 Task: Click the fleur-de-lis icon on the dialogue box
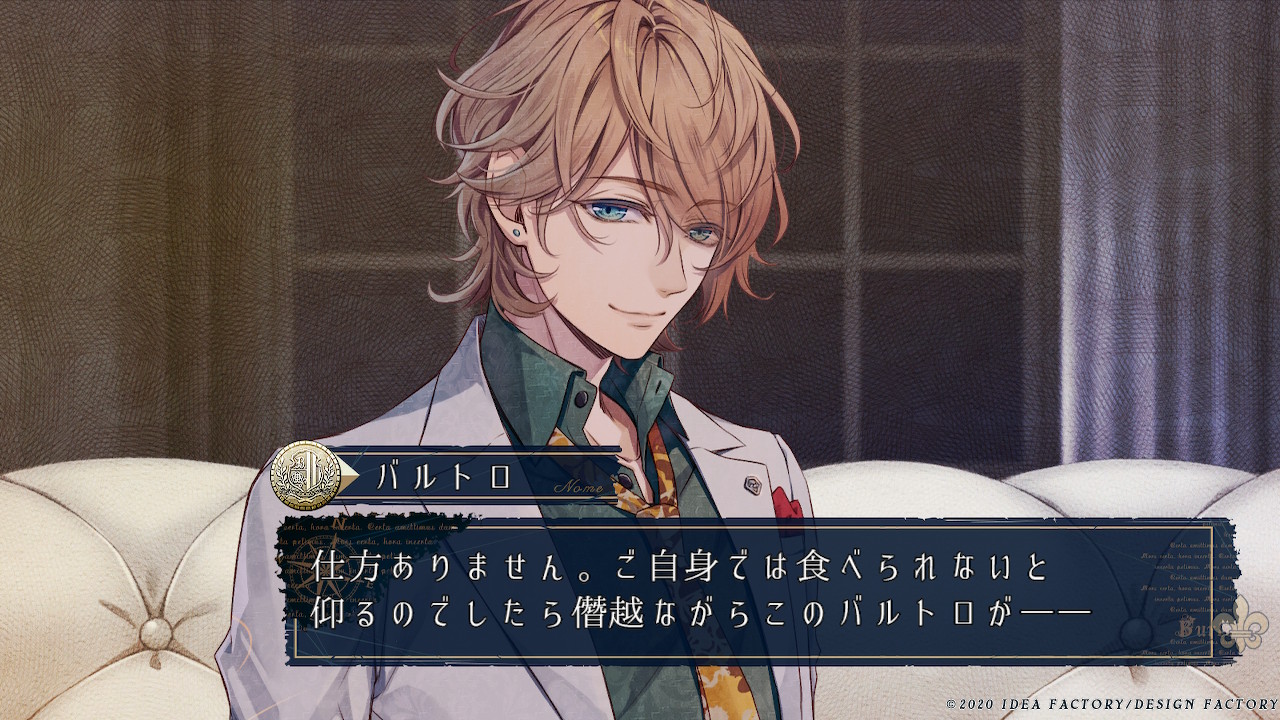point(1249,621)
